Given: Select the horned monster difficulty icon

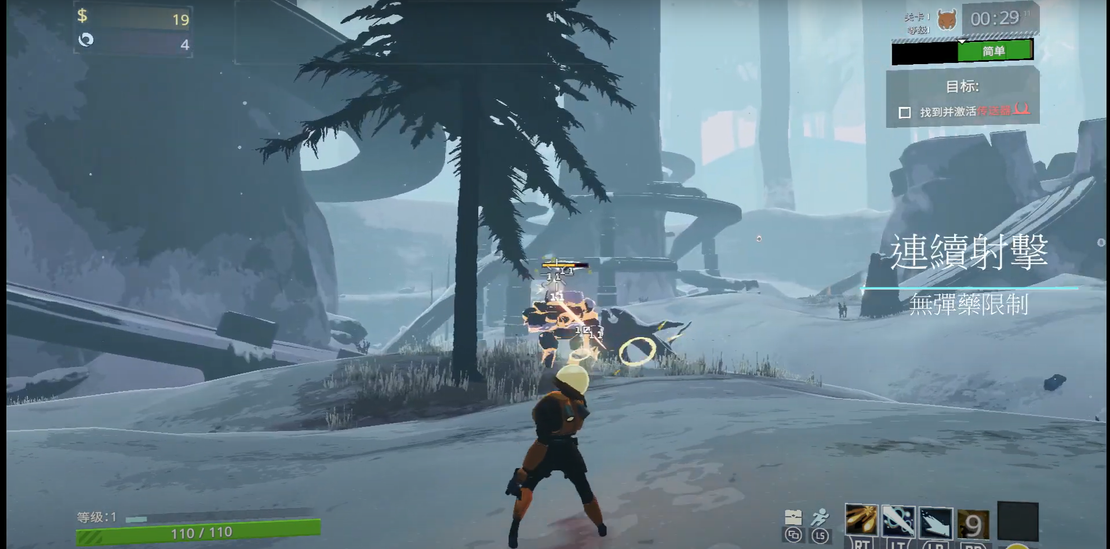Looking at the screenshot, I should [x=946, y=19].
